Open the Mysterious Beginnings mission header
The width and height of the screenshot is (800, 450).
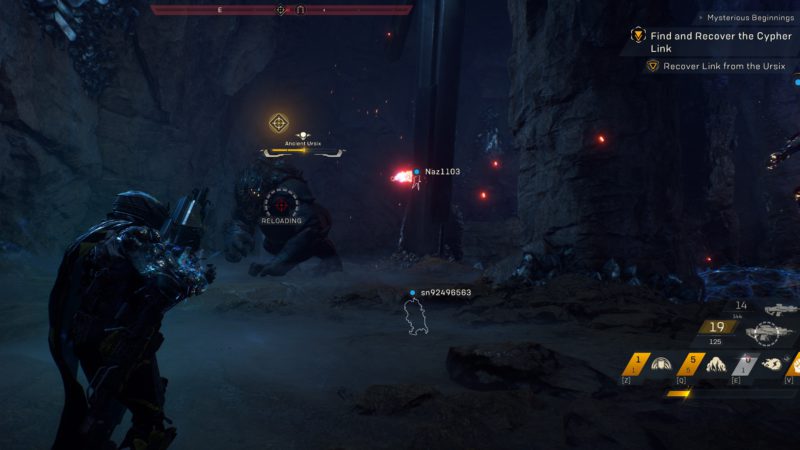tap(748, 17)
